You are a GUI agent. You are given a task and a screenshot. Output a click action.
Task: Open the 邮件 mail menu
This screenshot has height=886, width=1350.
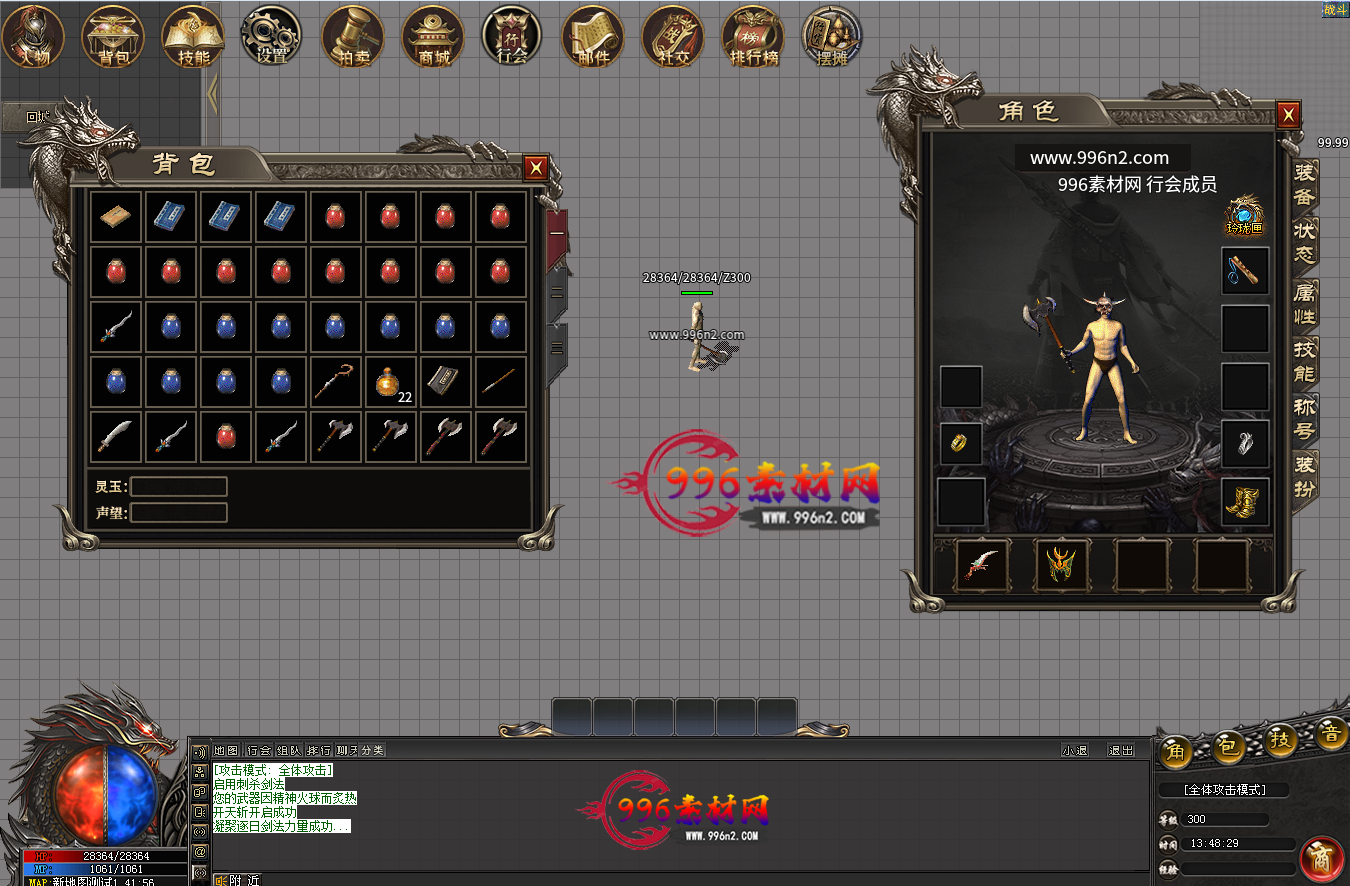coord(593,36)
